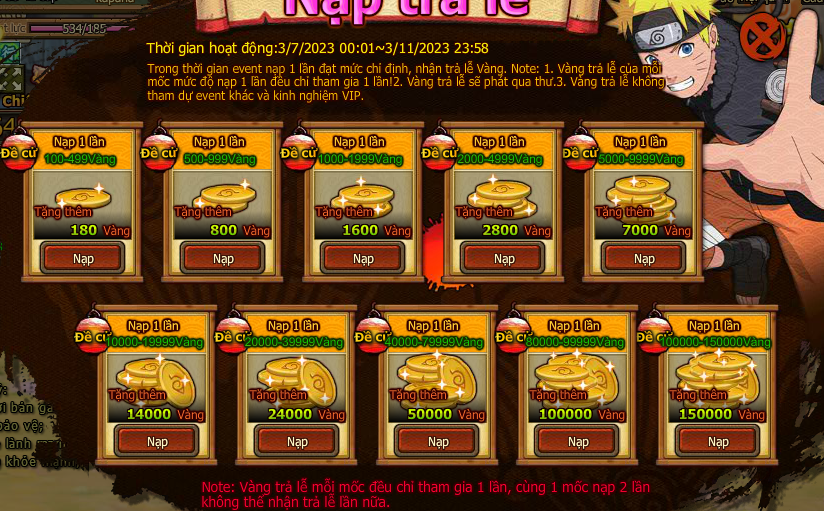824x511 pixels.
Task: Select Nạp for the 2800 Vàng reward
Action: point(504,258)
